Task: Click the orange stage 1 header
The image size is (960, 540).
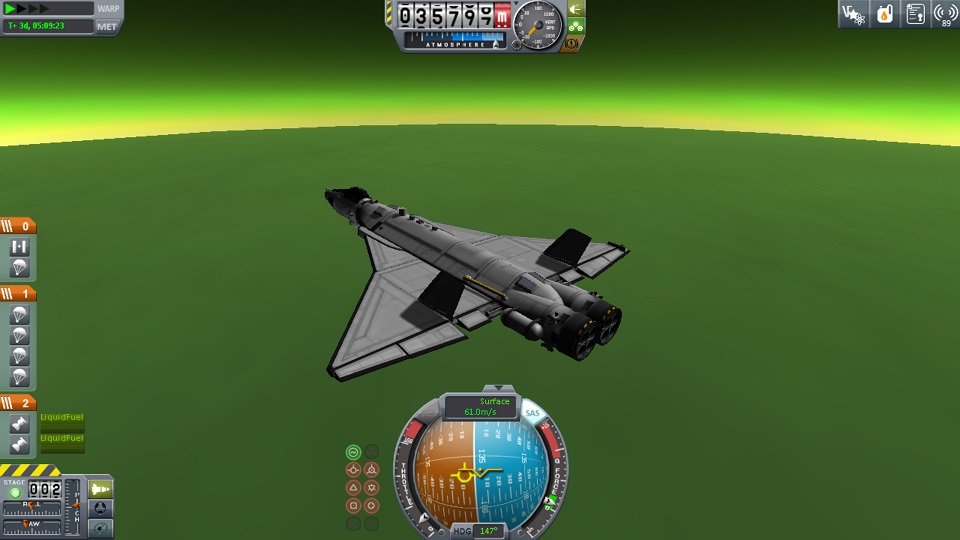Action: point(18,294)
